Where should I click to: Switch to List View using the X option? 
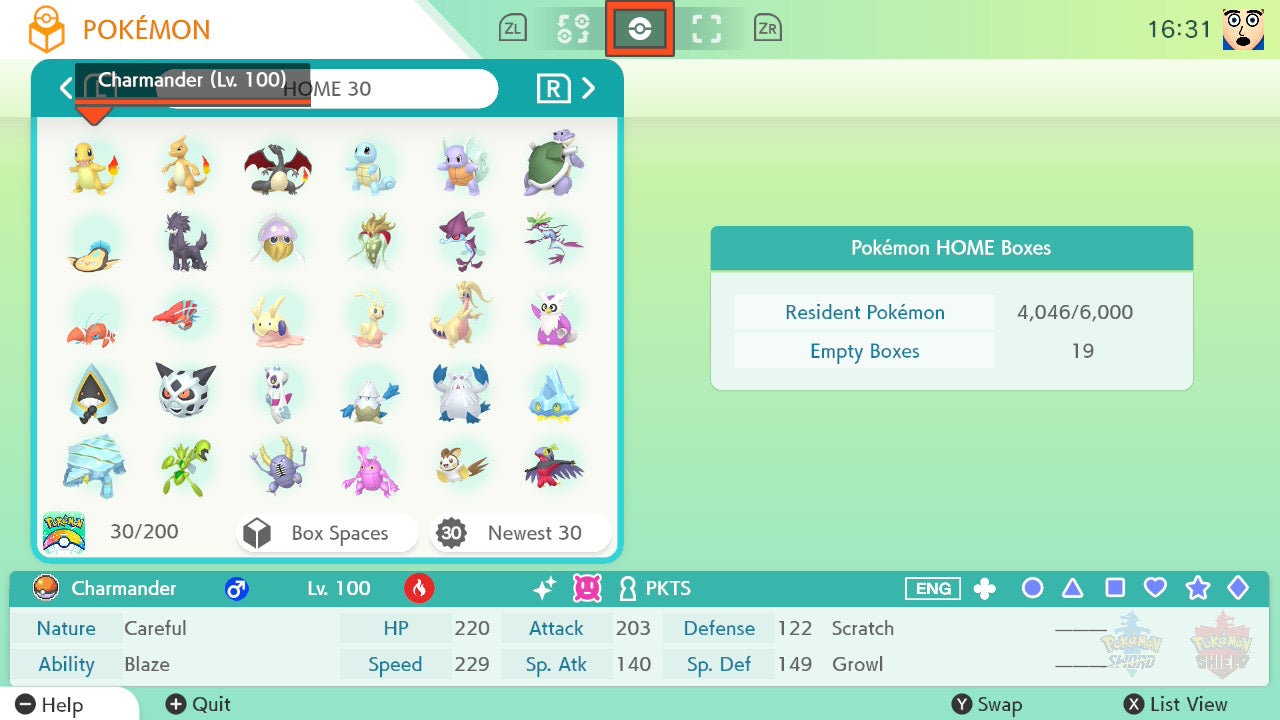[1175, 704]
